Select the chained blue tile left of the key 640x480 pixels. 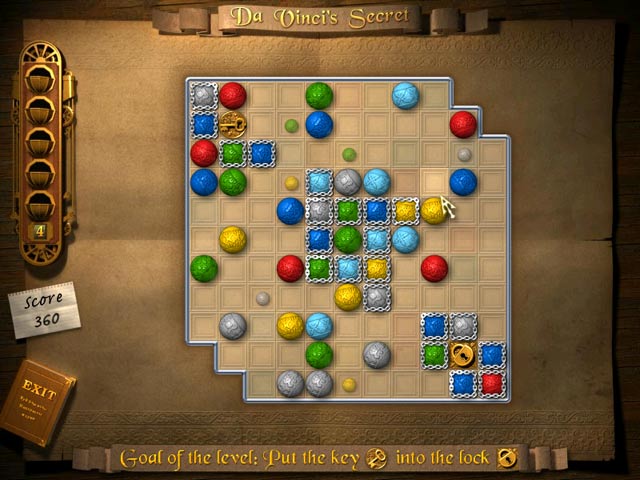click(x=204, y=124)
